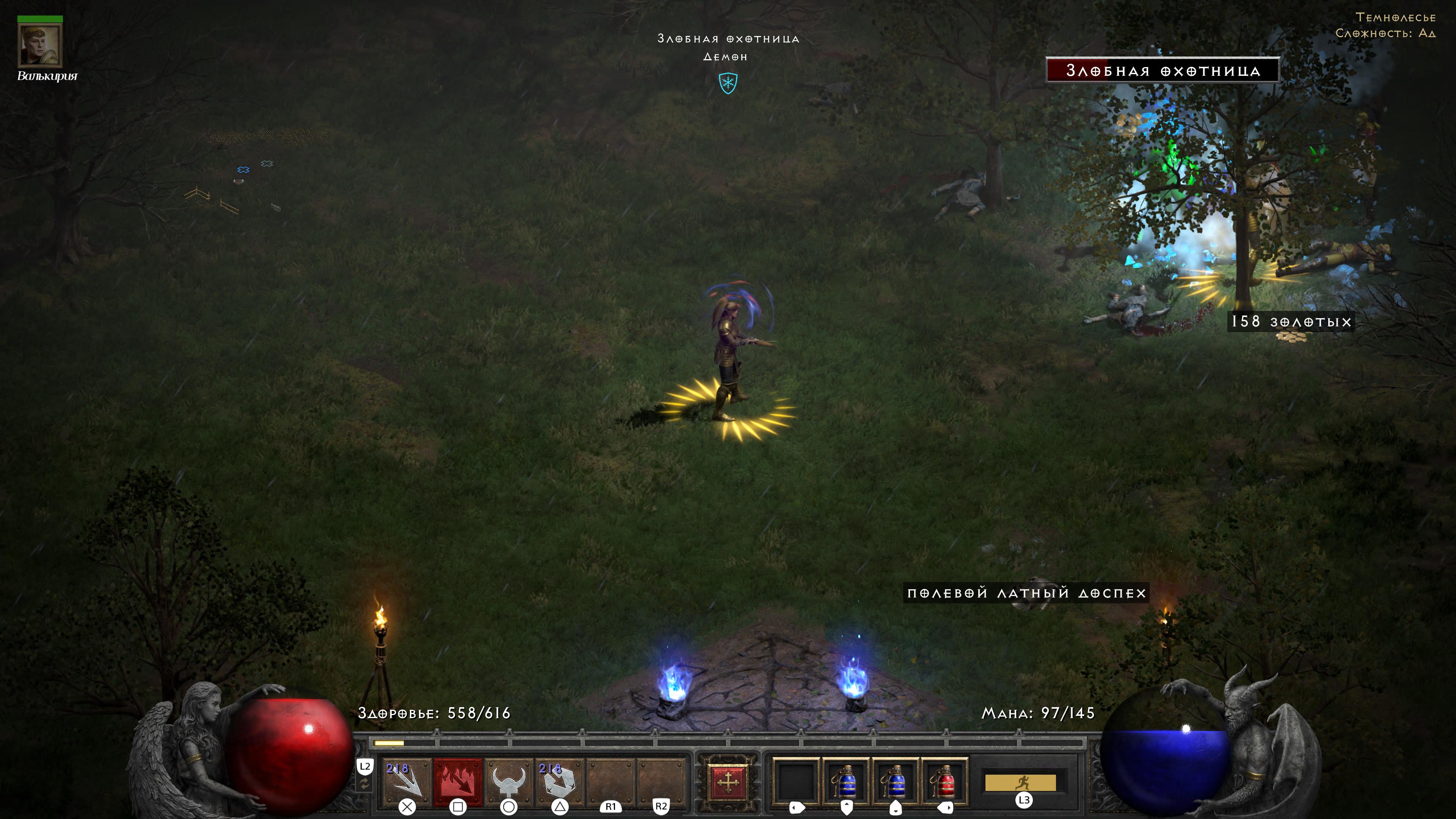The width and height of the screenshot is (1456, 819).
Task: Open the red cross button on the panel
Action: (728, 782)
